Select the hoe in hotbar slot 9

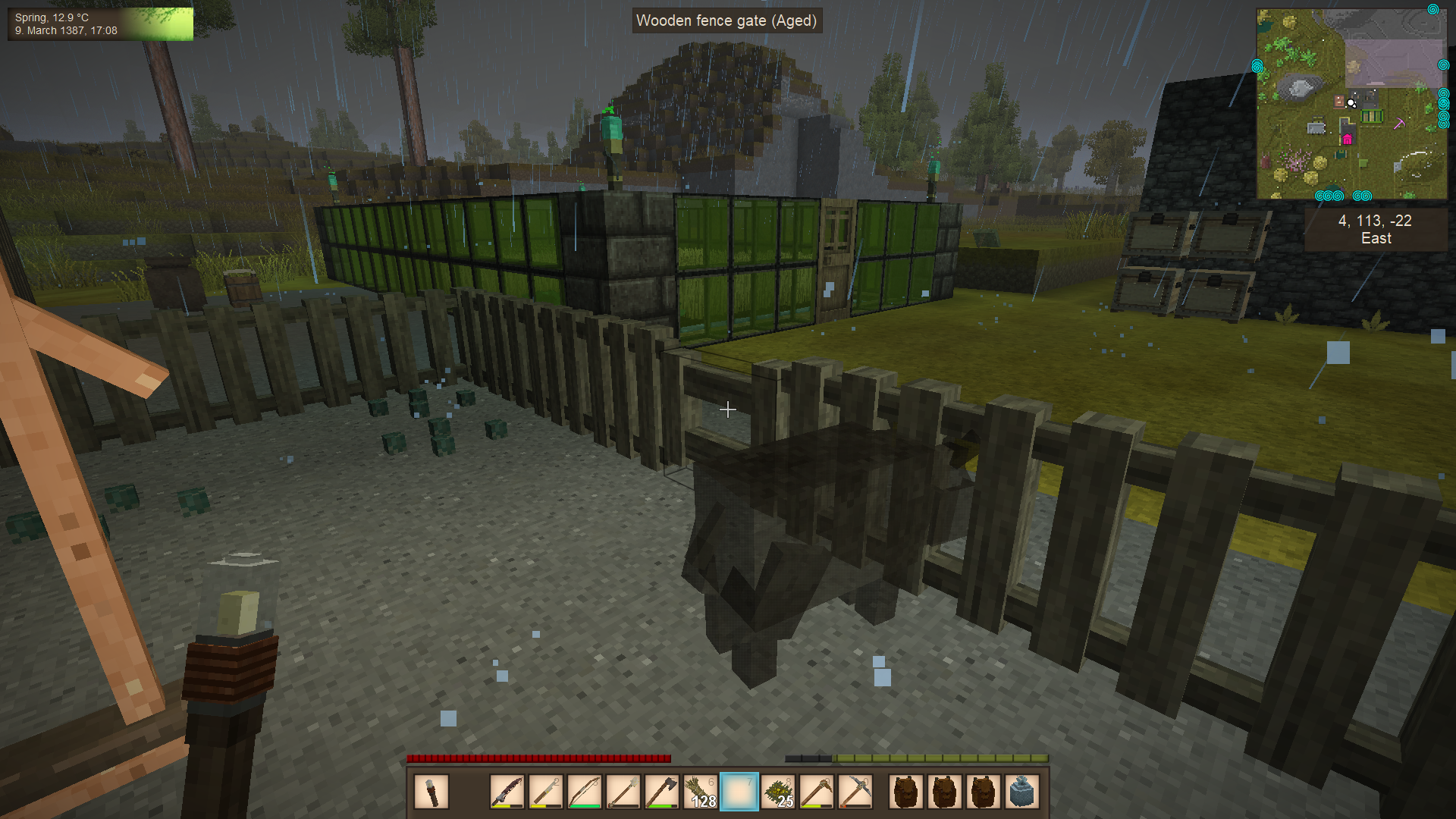(x=817, y=792)
